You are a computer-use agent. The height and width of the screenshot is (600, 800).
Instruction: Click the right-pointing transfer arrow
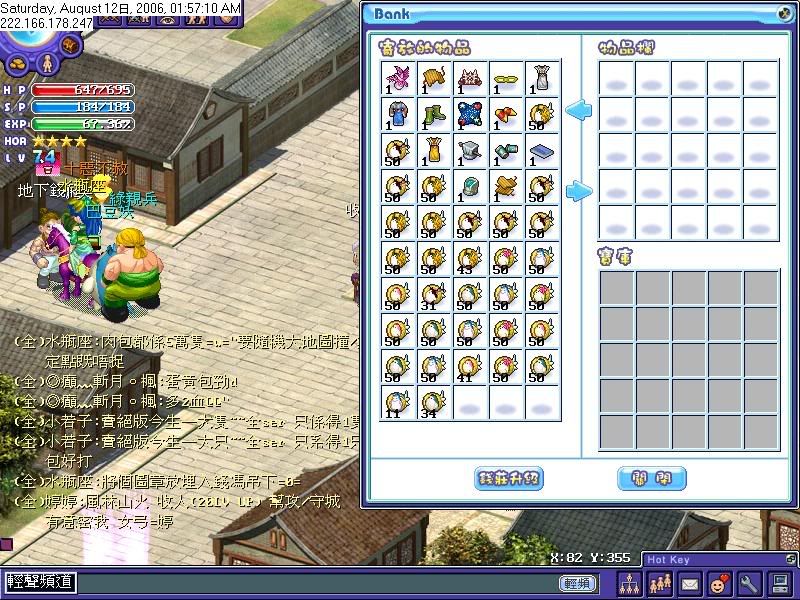click(x=578, y=190)
